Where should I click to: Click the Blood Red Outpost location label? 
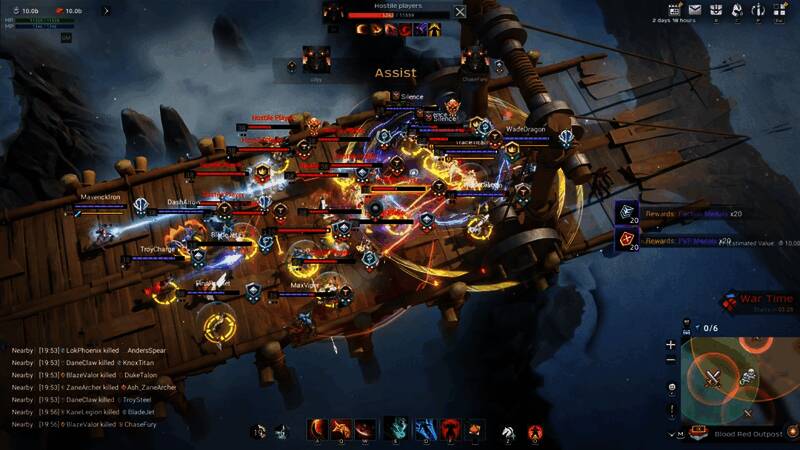[747, 434]
